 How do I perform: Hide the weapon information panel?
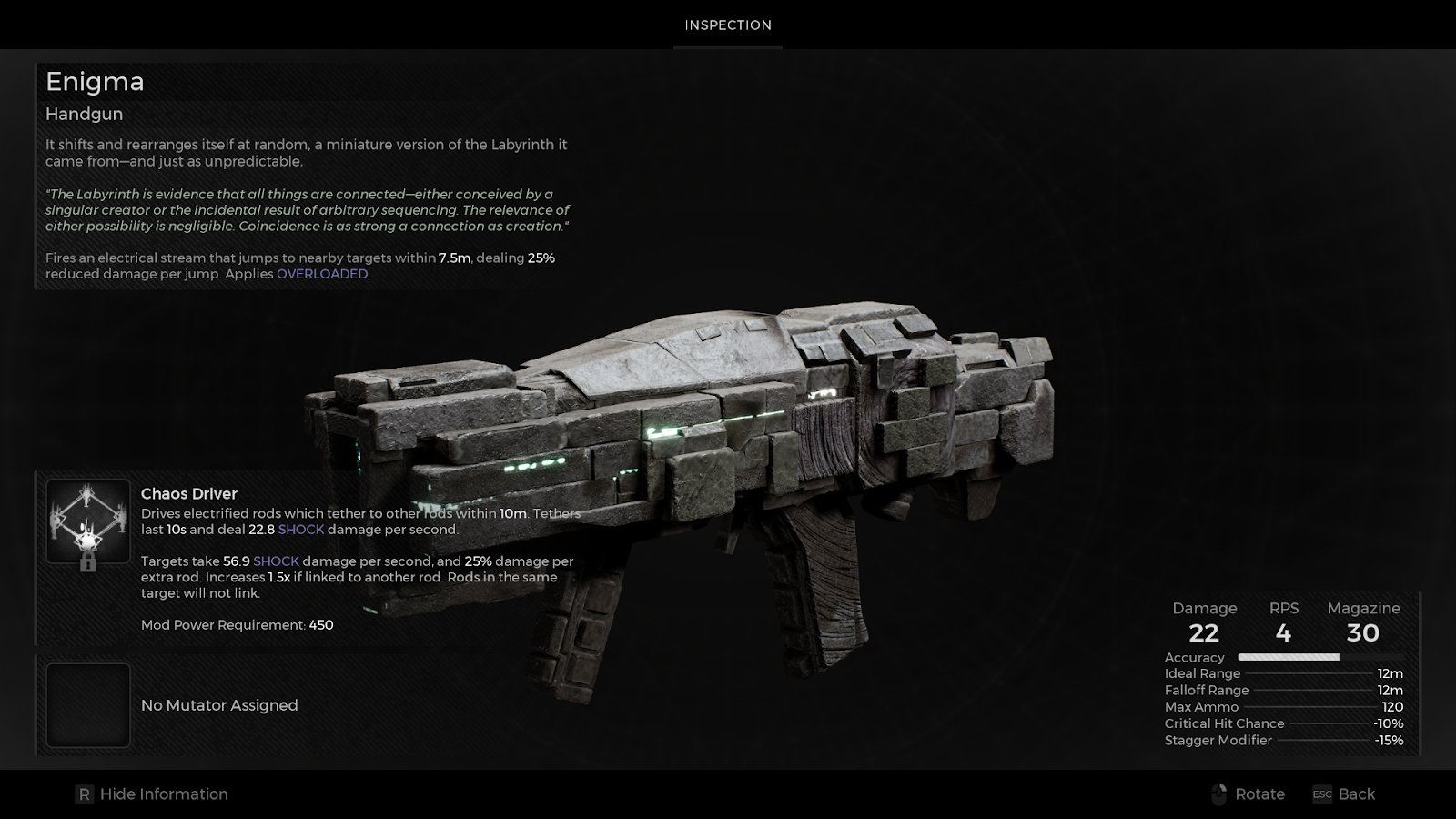pyautogui.click(x=152, y=794)
